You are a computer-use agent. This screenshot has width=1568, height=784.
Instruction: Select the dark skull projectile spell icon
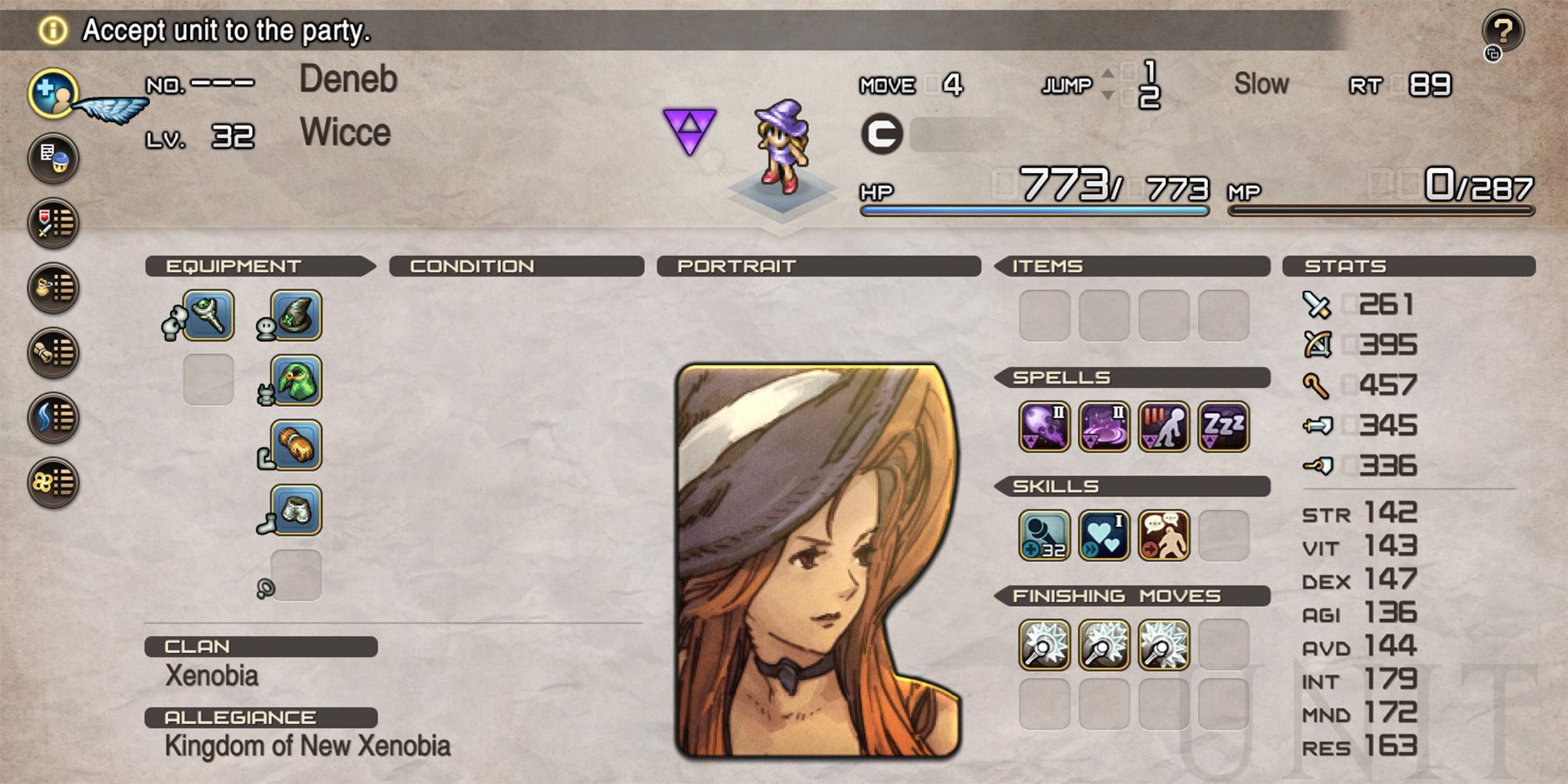click(1047, 425)
